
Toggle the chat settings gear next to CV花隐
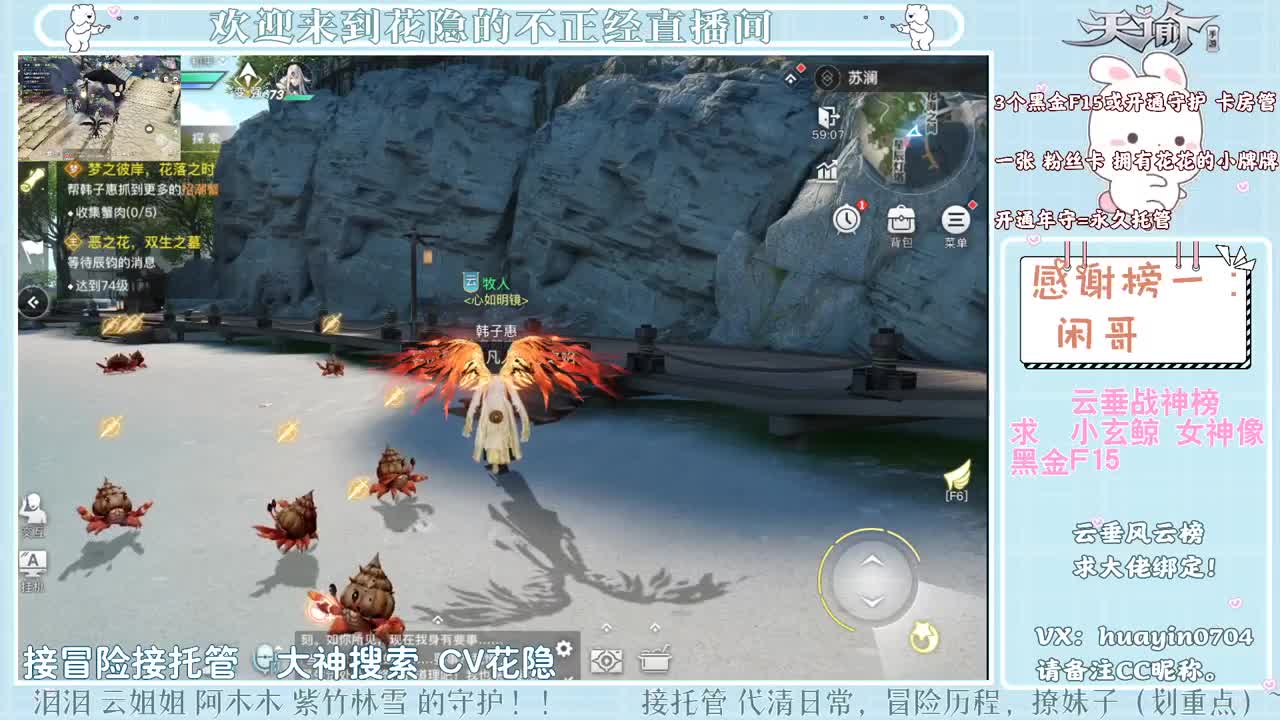(x=565, y=647)
